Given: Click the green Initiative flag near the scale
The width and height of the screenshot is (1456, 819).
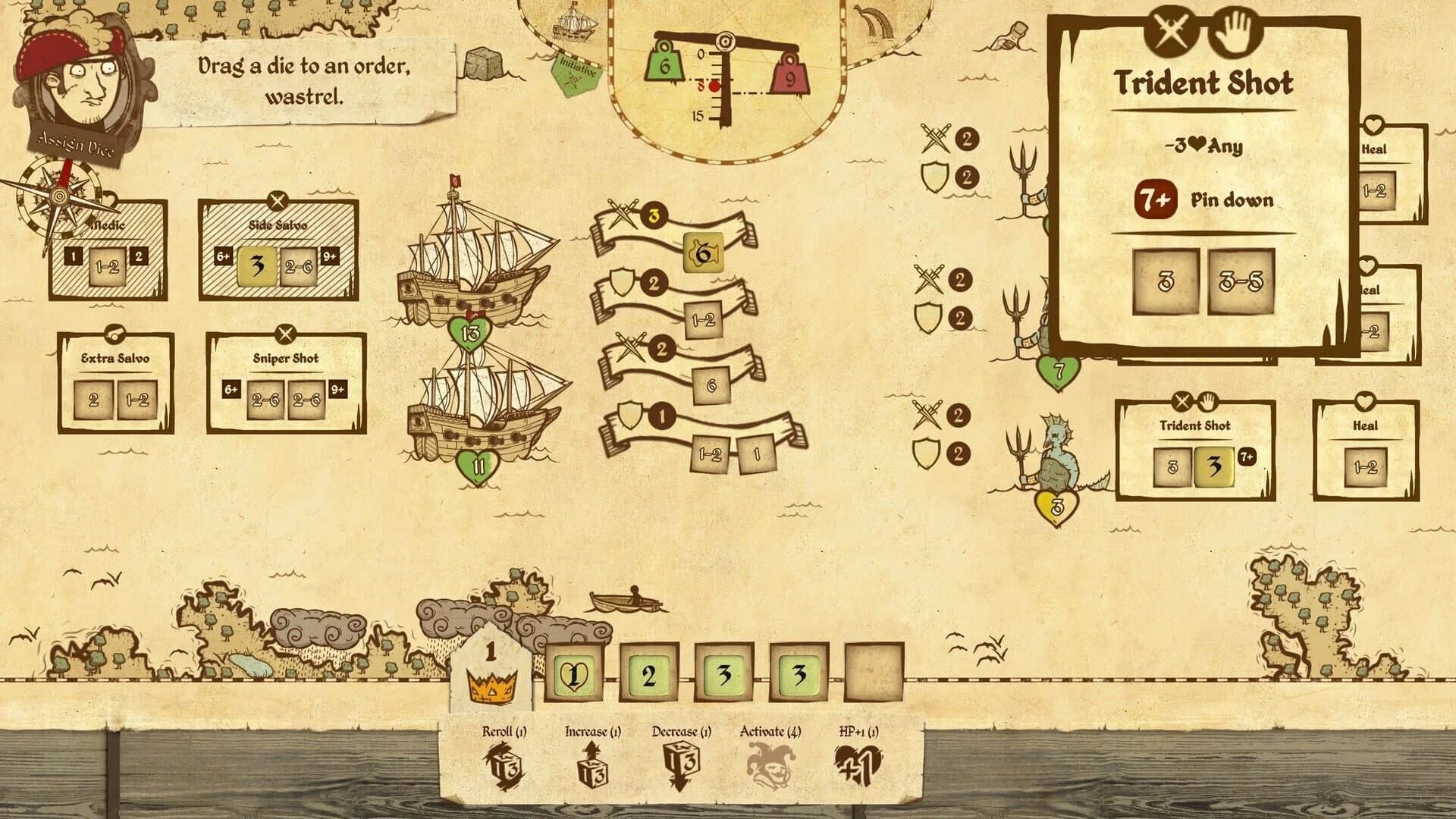Looking at the screenshot, I should click(x=578, y=74).
